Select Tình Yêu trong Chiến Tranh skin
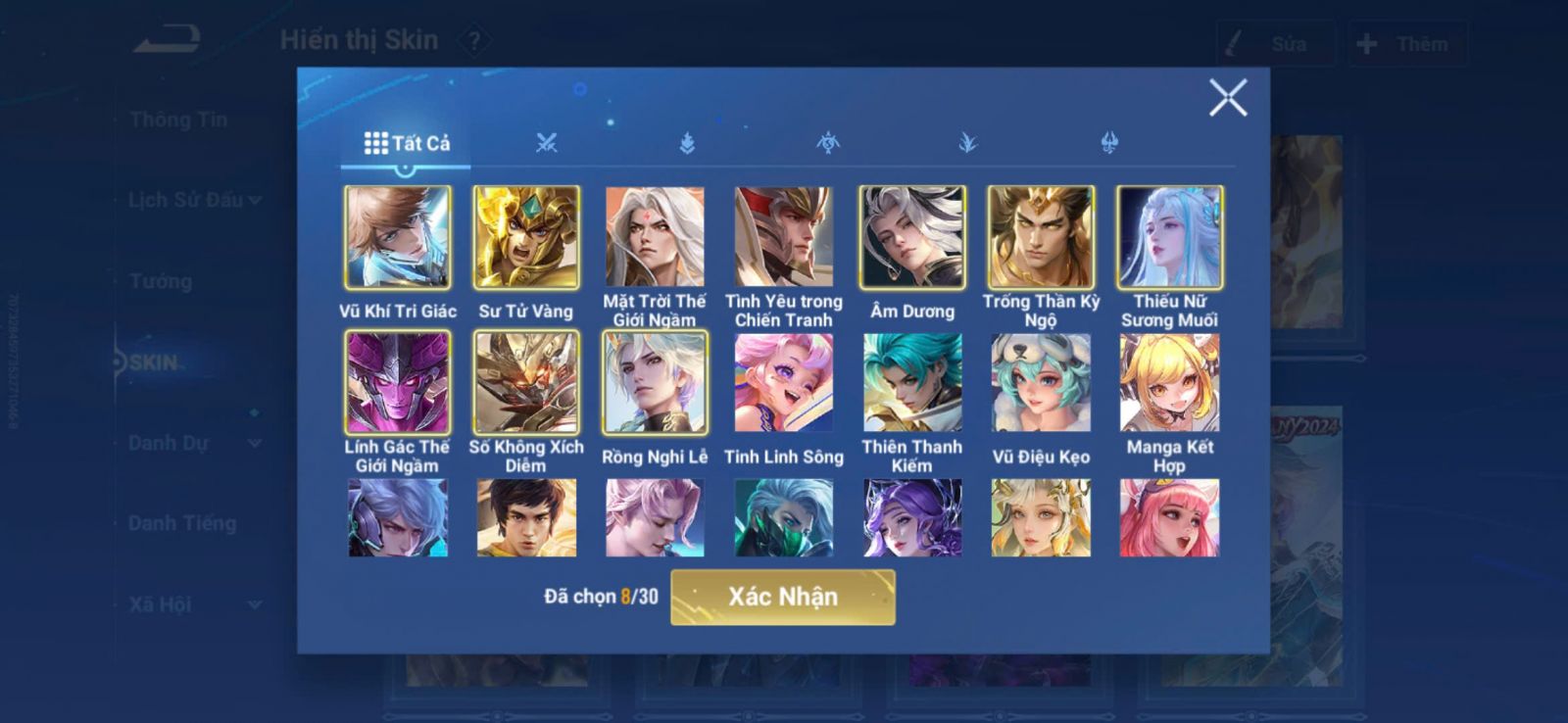The width and height of the screenshot is (1568, 723). (783, 238)
